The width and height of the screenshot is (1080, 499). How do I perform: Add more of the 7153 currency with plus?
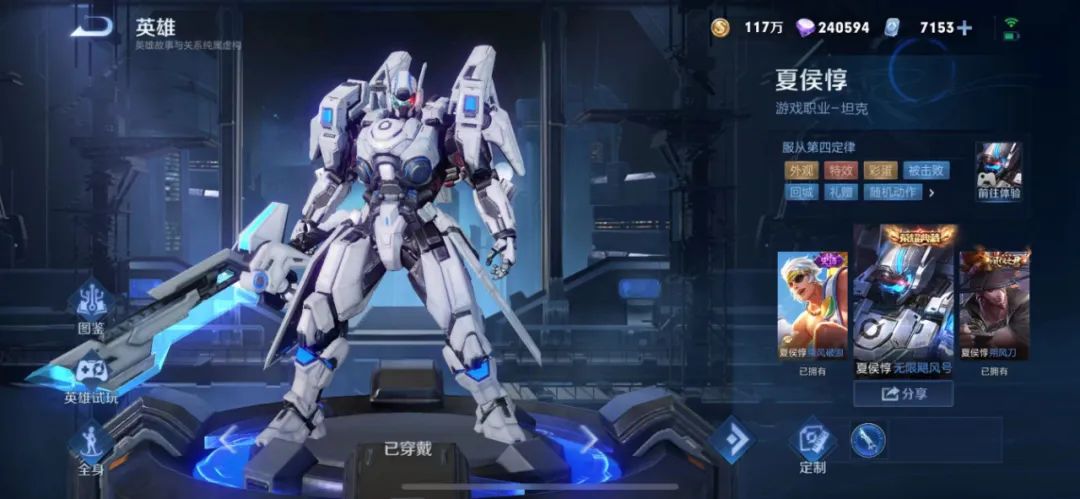click(964, 28)
